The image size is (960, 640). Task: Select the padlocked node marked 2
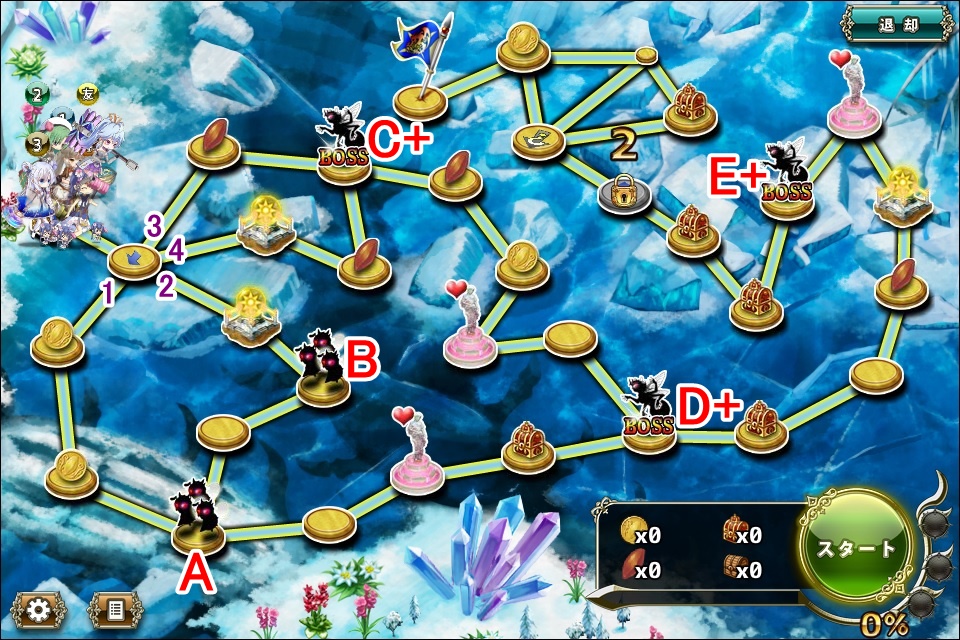[624, 194]
